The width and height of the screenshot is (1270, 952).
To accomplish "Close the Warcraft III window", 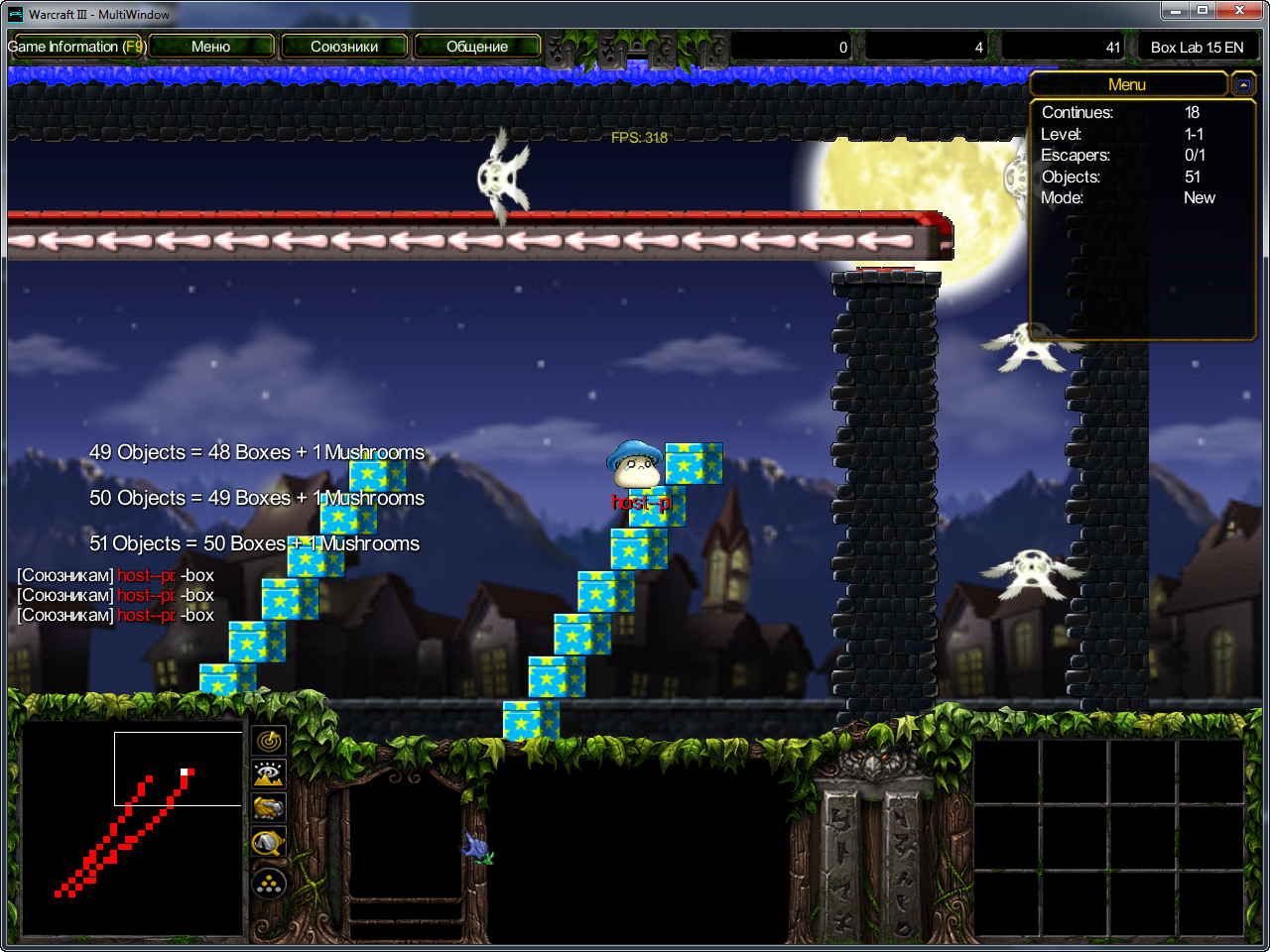I will pyautogui.click(x=1240, y=11).
